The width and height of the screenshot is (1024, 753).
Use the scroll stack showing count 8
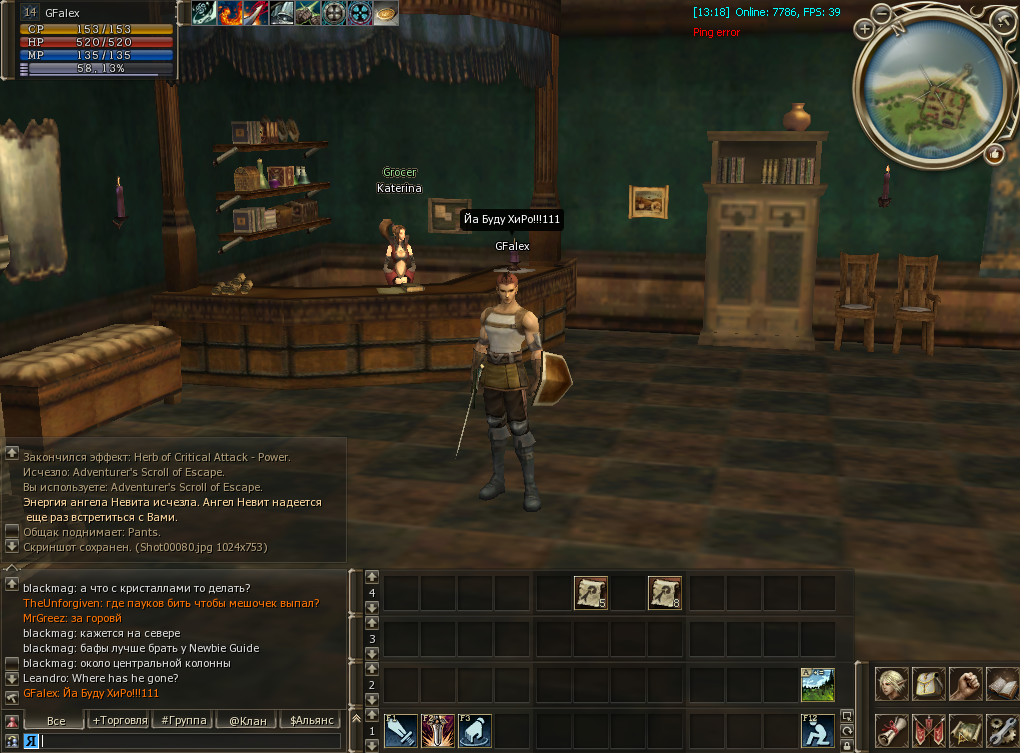[665, 593]
